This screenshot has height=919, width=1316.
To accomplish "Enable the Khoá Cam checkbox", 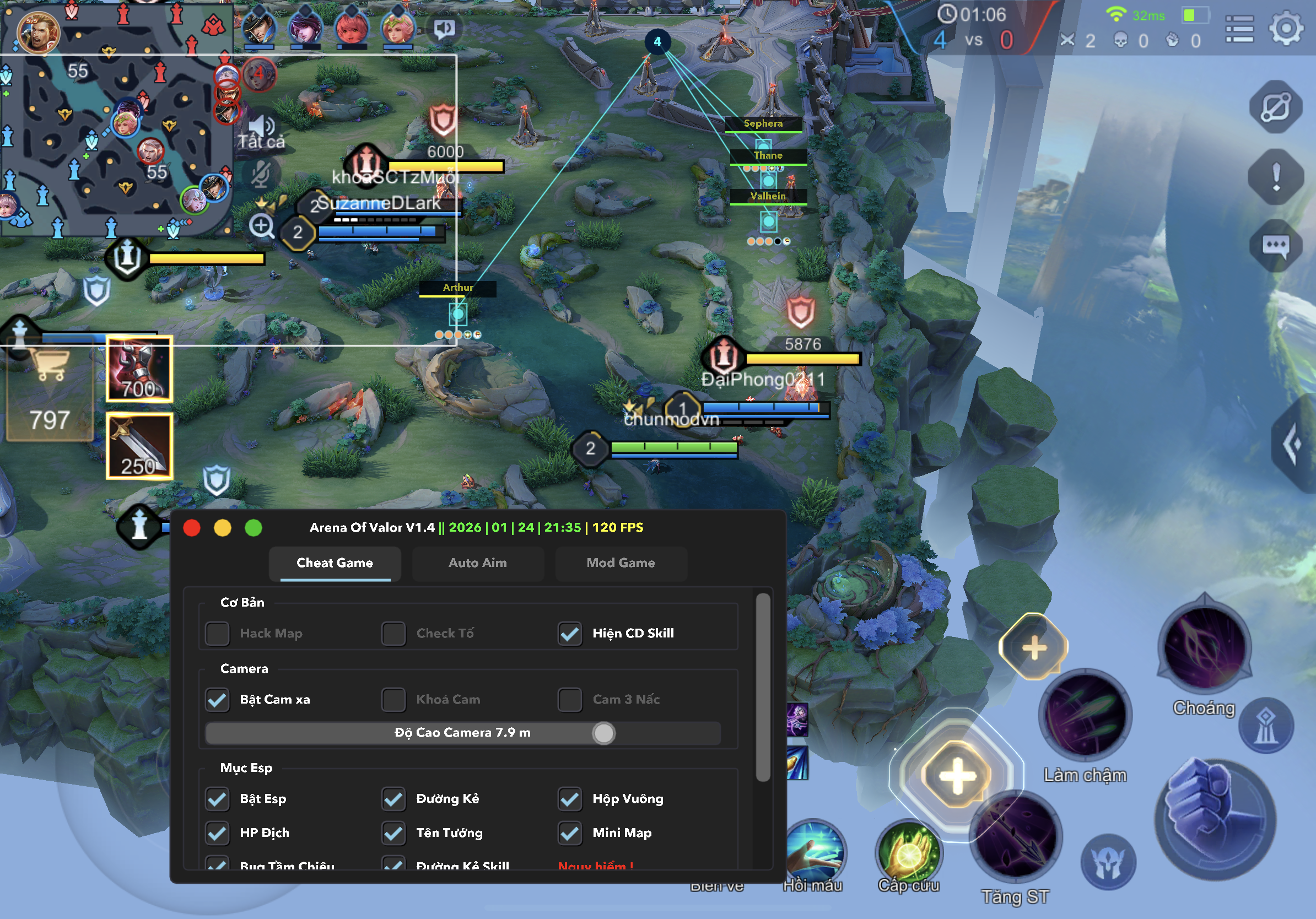I will pyautogui.click(x=394, y=700).
